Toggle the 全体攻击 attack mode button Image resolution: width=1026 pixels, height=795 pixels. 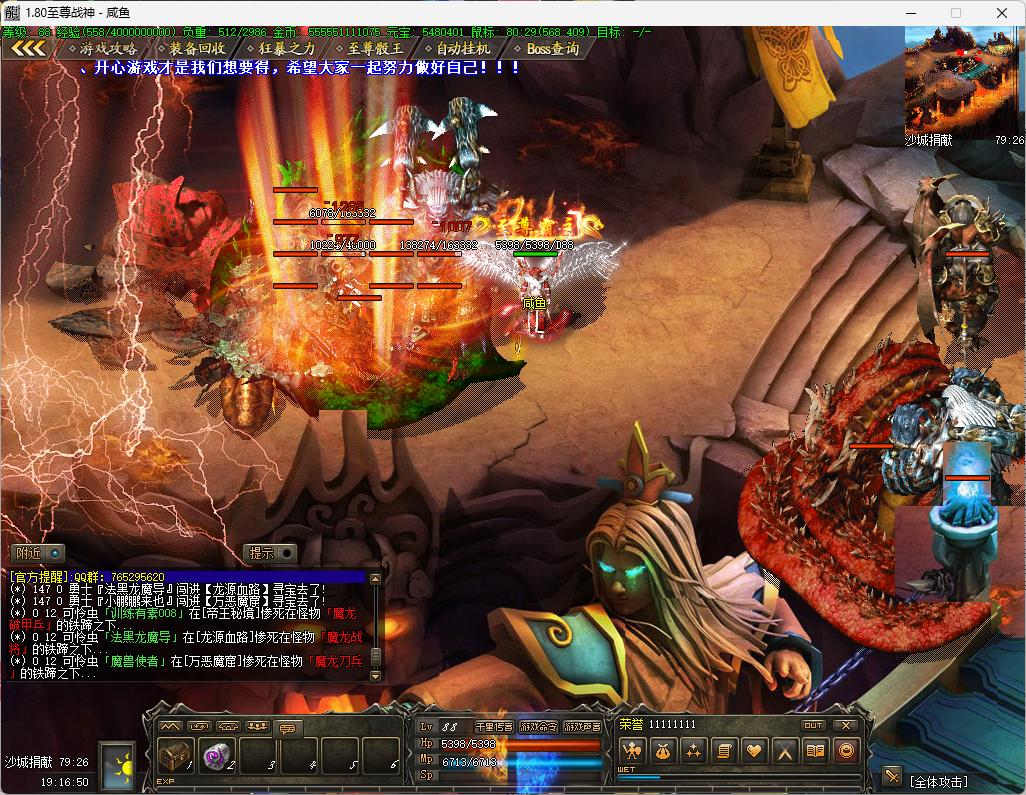click(892, 776)
